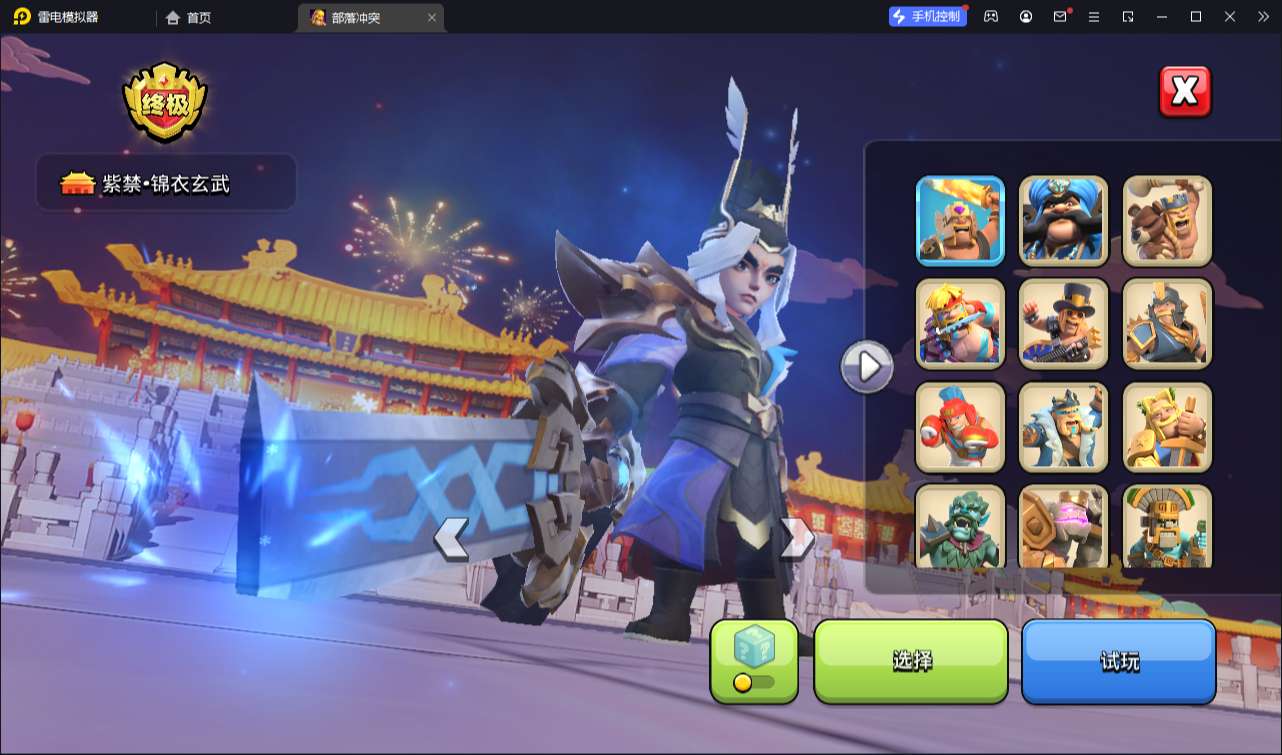Choose the icy fur-coat king skin
The width and height of the screenshot is (1282, 755).
click(x=1063, y=426)
